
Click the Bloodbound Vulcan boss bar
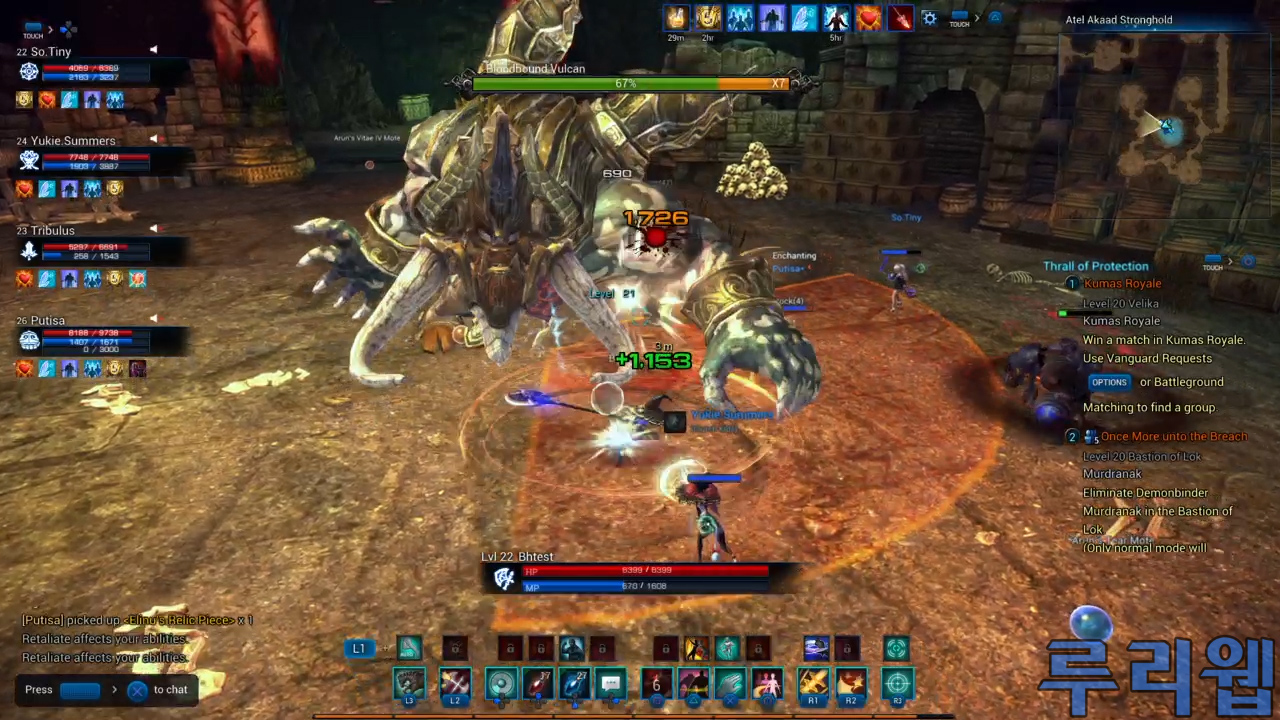coord(625,84)
